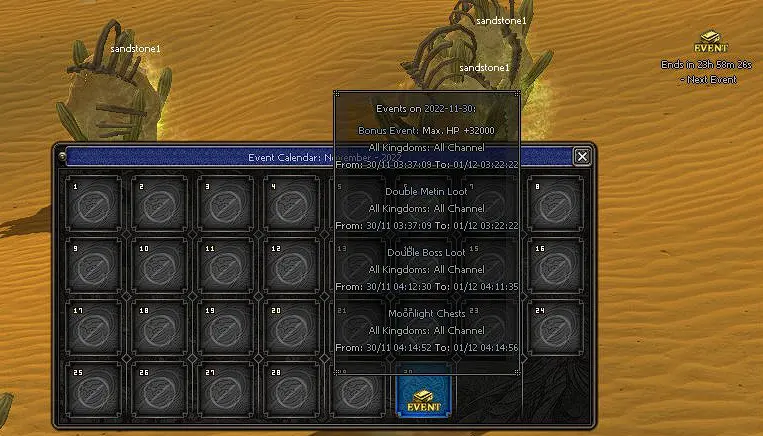The image size is (763, 436).
Task: Pick day 12 on the calendar
Action: coord(291,266)
